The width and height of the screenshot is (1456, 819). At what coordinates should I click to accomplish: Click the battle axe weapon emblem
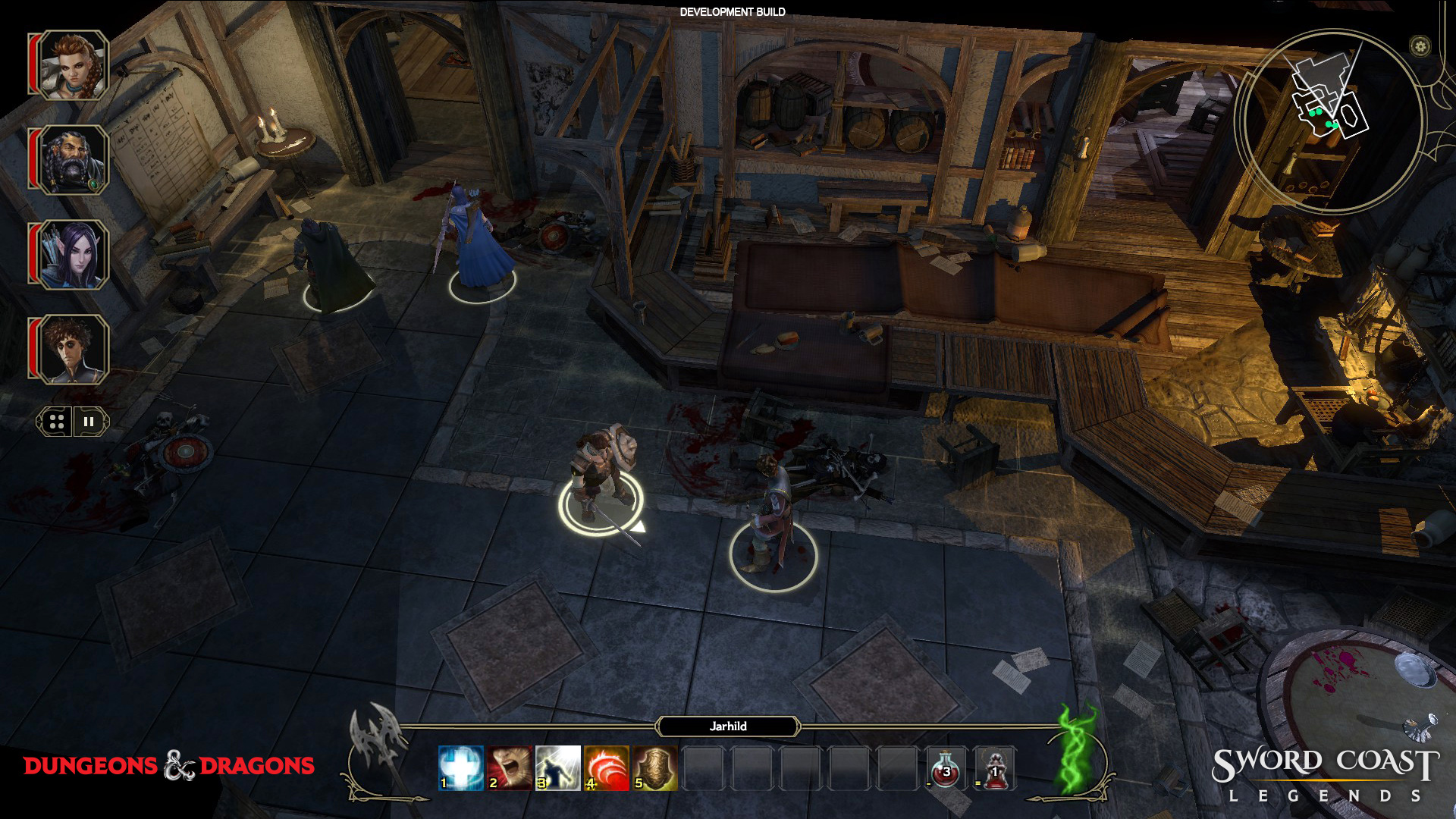click(x=377, y=747)
